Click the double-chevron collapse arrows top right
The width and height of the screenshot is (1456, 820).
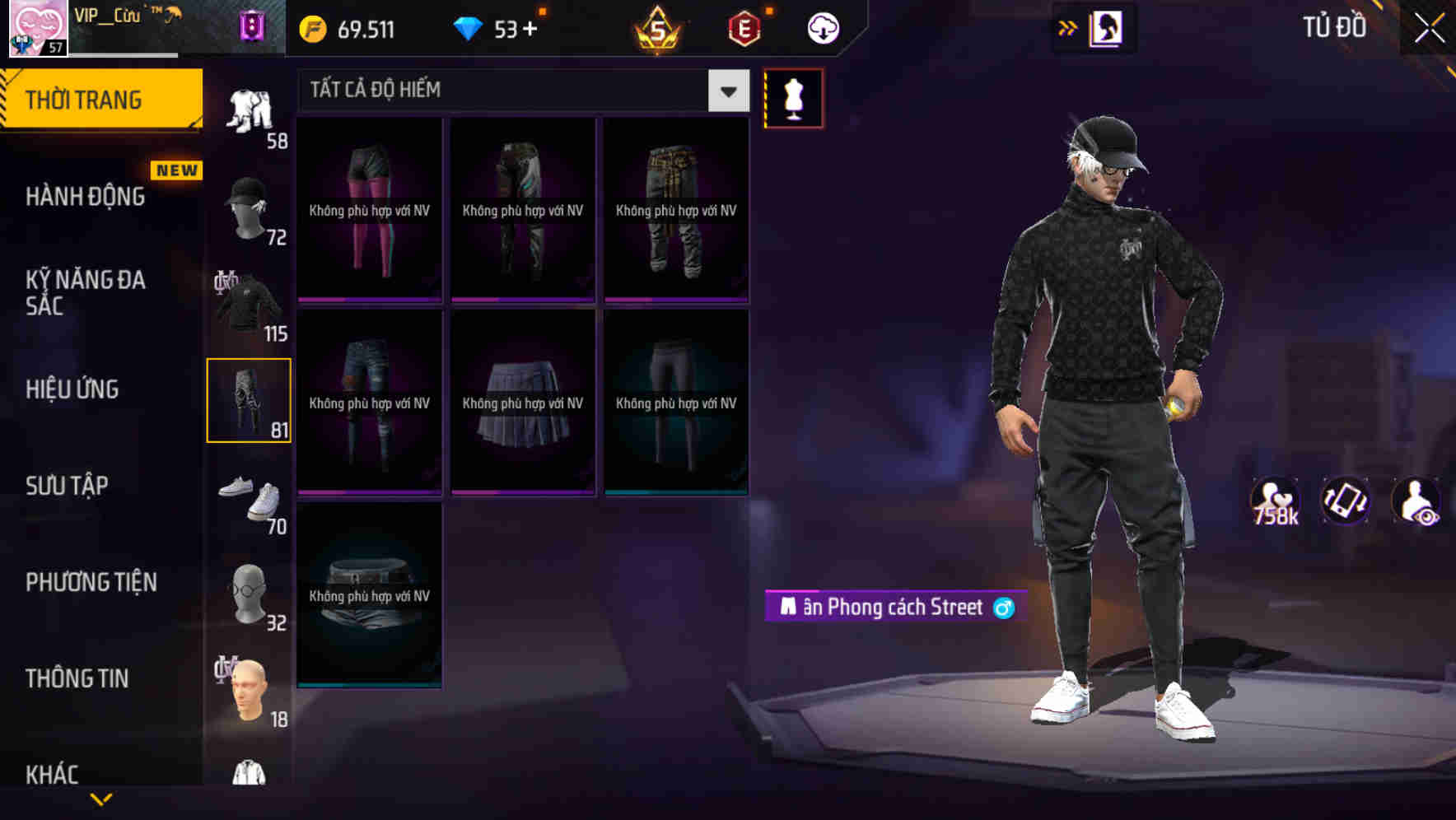click(1068, 27)
